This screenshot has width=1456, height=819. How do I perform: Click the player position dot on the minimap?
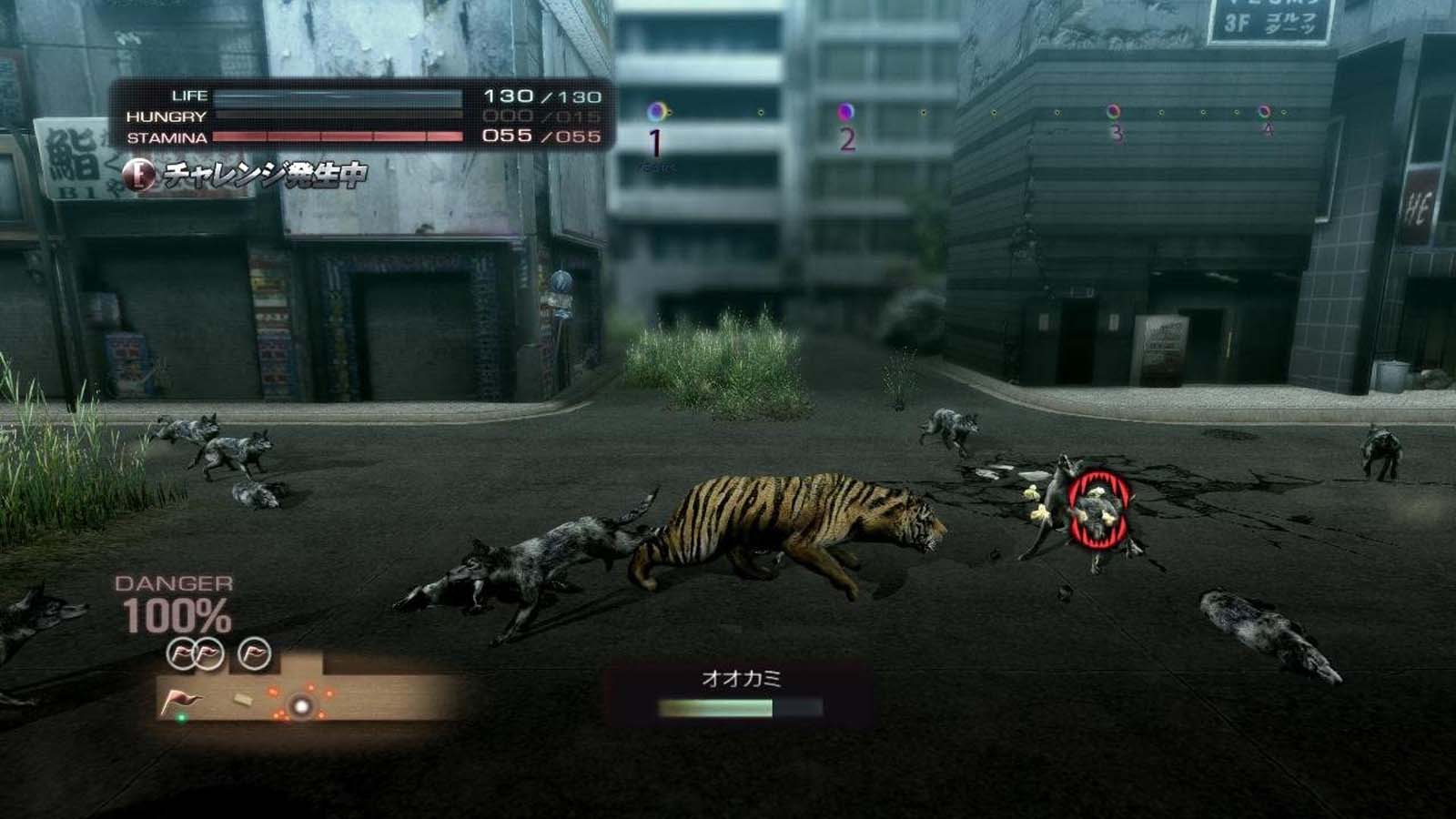[x=300, y=705]
